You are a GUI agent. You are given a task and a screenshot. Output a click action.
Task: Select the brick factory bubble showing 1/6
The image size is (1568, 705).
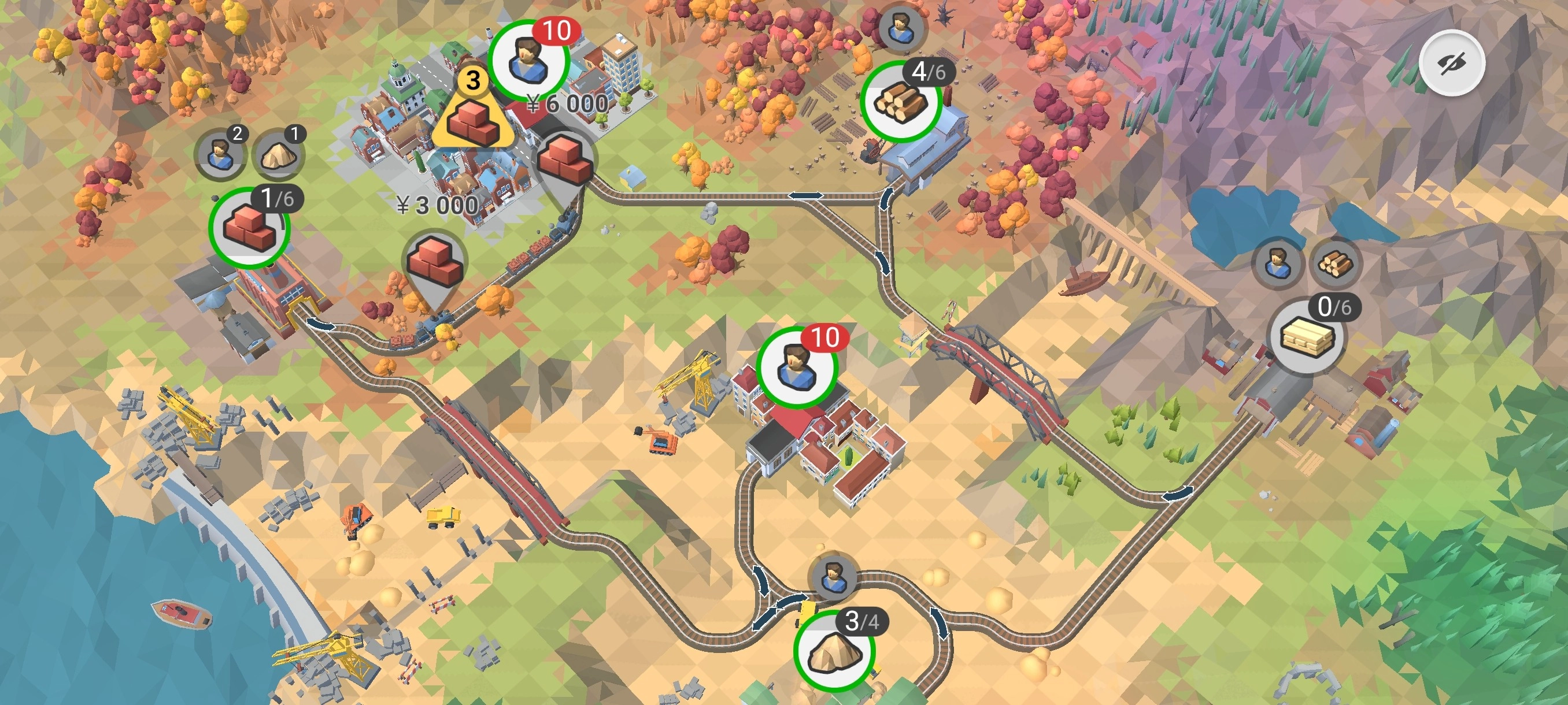249,228
